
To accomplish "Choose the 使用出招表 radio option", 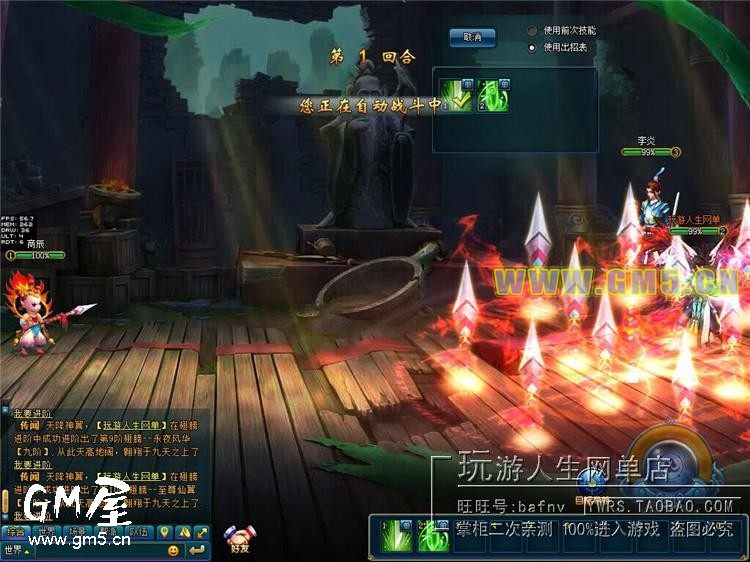I will pyautogui.click(x=532, y=46).
